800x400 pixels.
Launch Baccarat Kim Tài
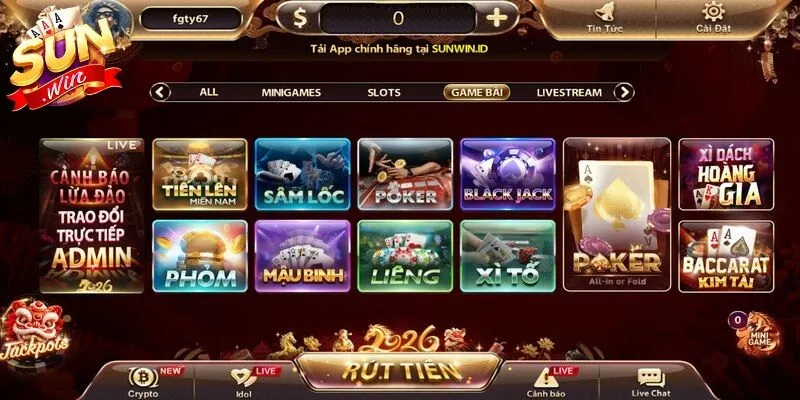[x=726, y=256]
